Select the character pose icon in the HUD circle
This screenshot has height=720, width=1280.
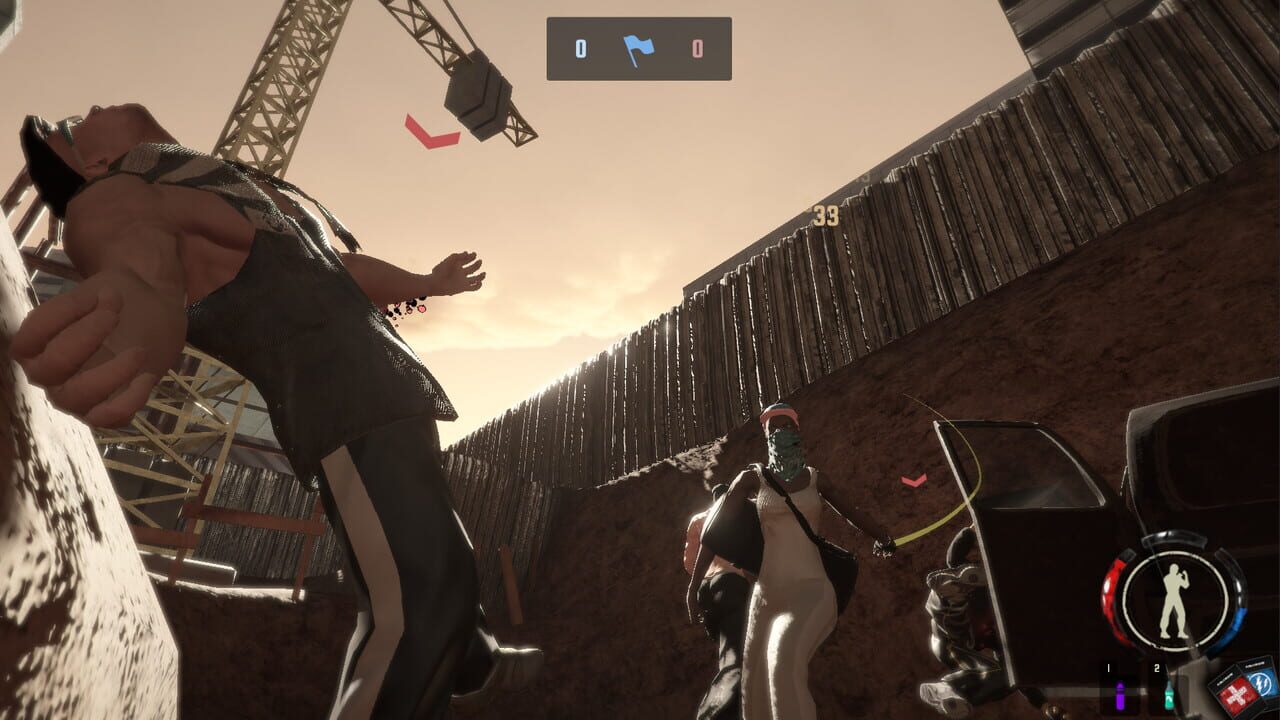click(1175, 598)
